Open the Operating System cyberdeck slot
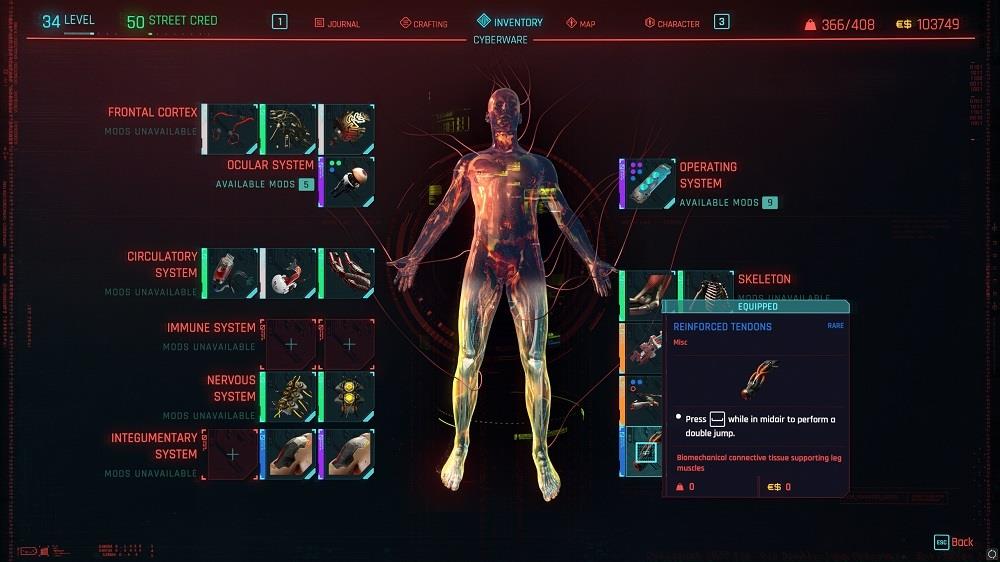Image resolution: width=1000 pixels, height=562 pixels. (x=648, y=184)
